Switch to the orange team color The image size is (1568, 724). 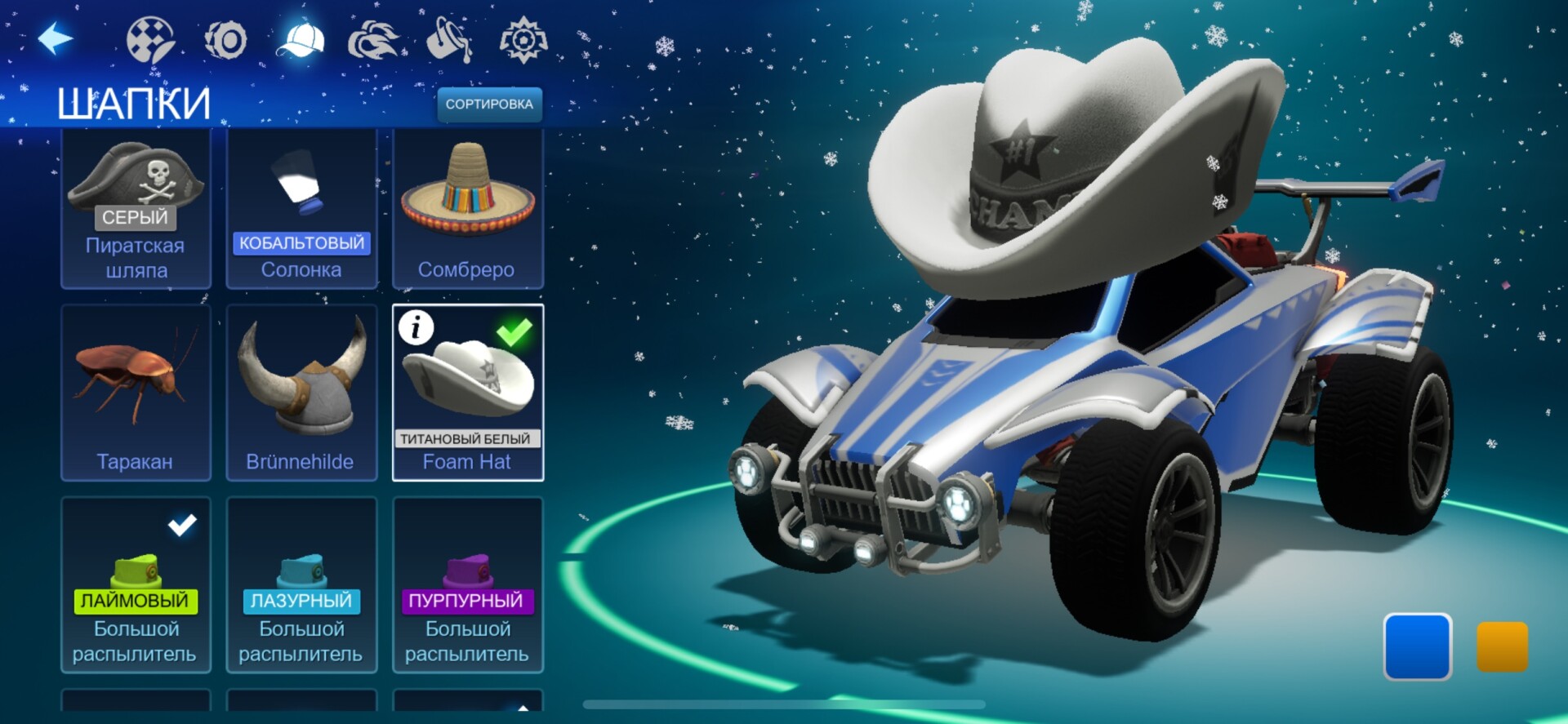[x=1502, y=646]
